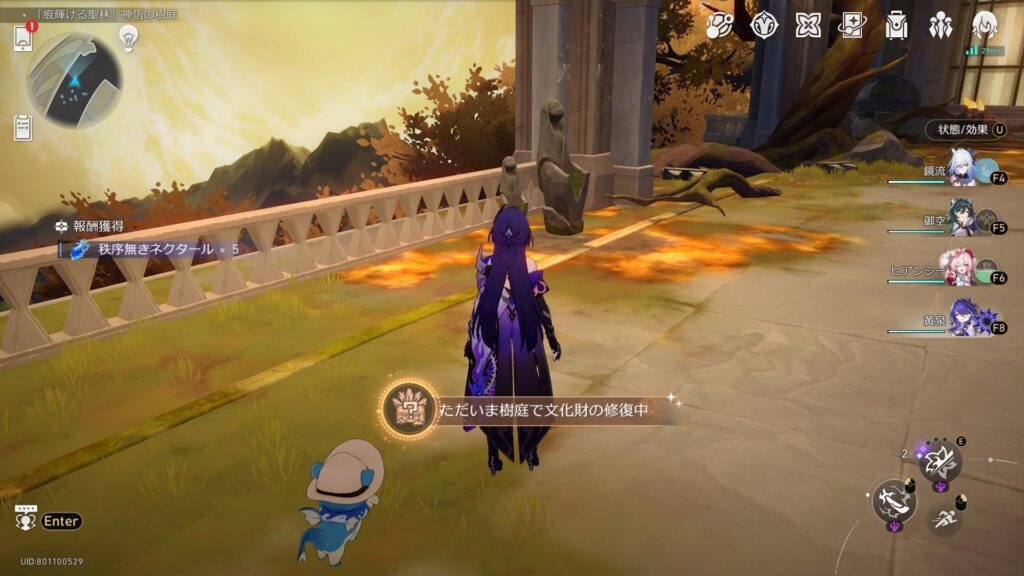
Task: Open the 状態/効果 status panel
Action: (962, 129)
